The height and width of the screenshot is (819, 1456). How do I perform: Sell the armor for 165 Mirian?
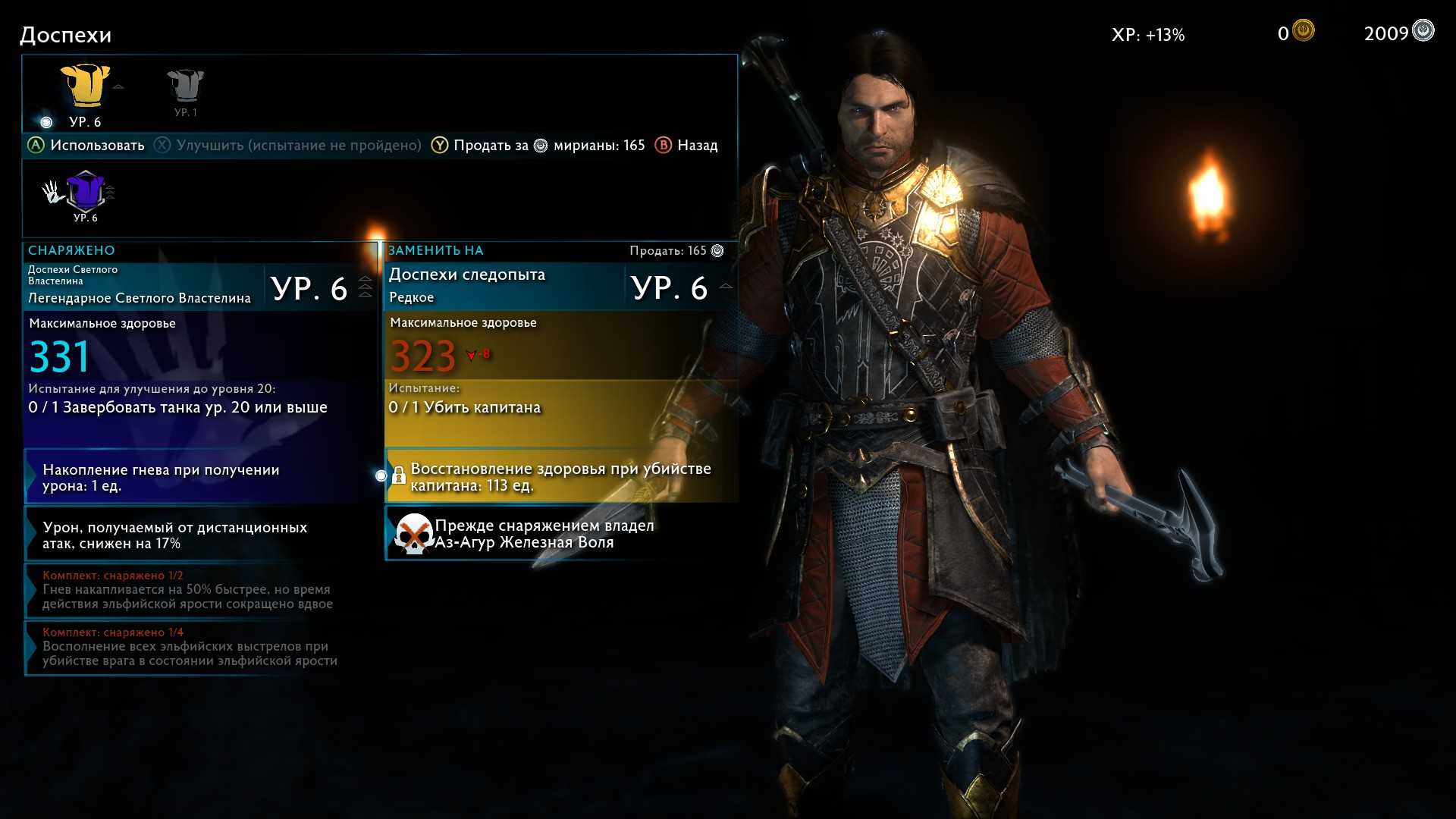pos(538,146)
